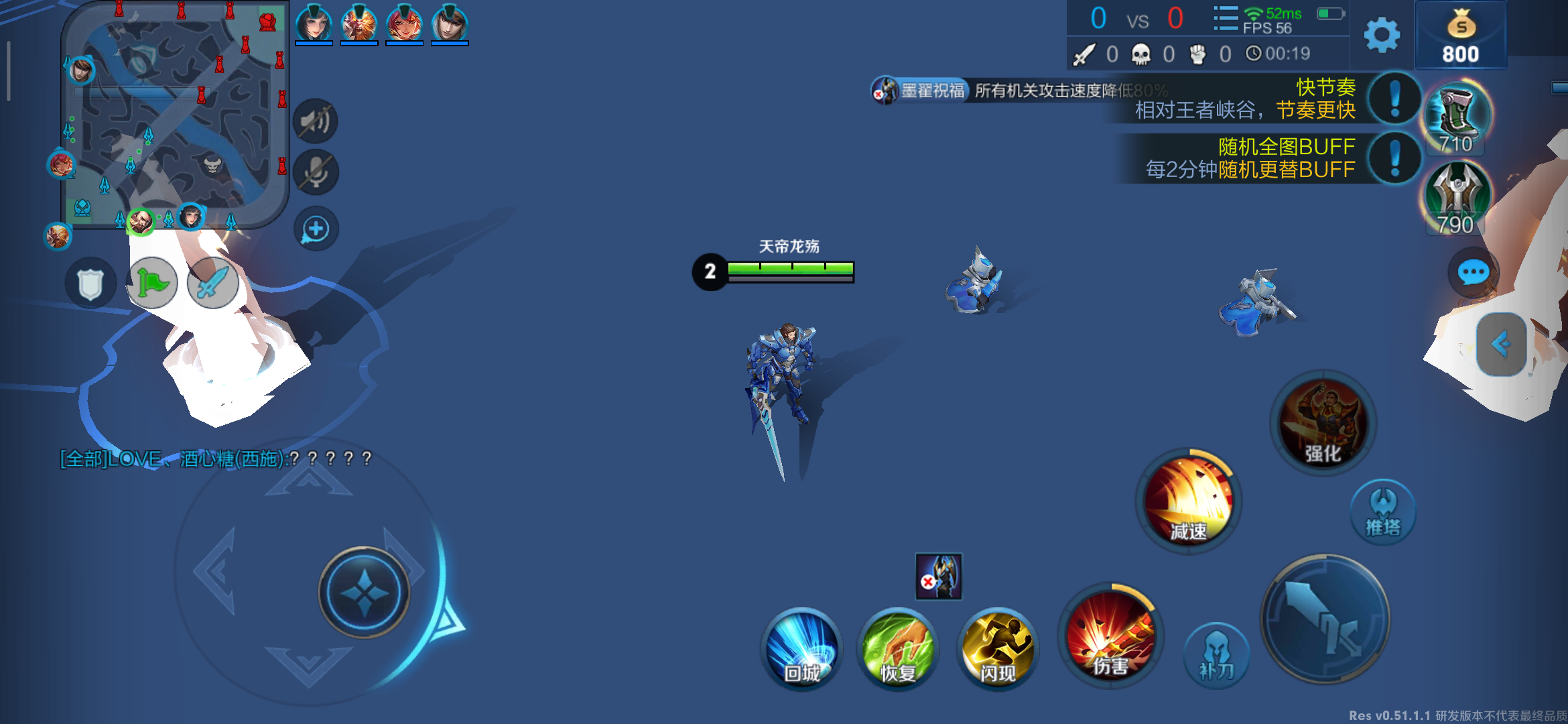Send the defend shield signal

coord(90,283)
